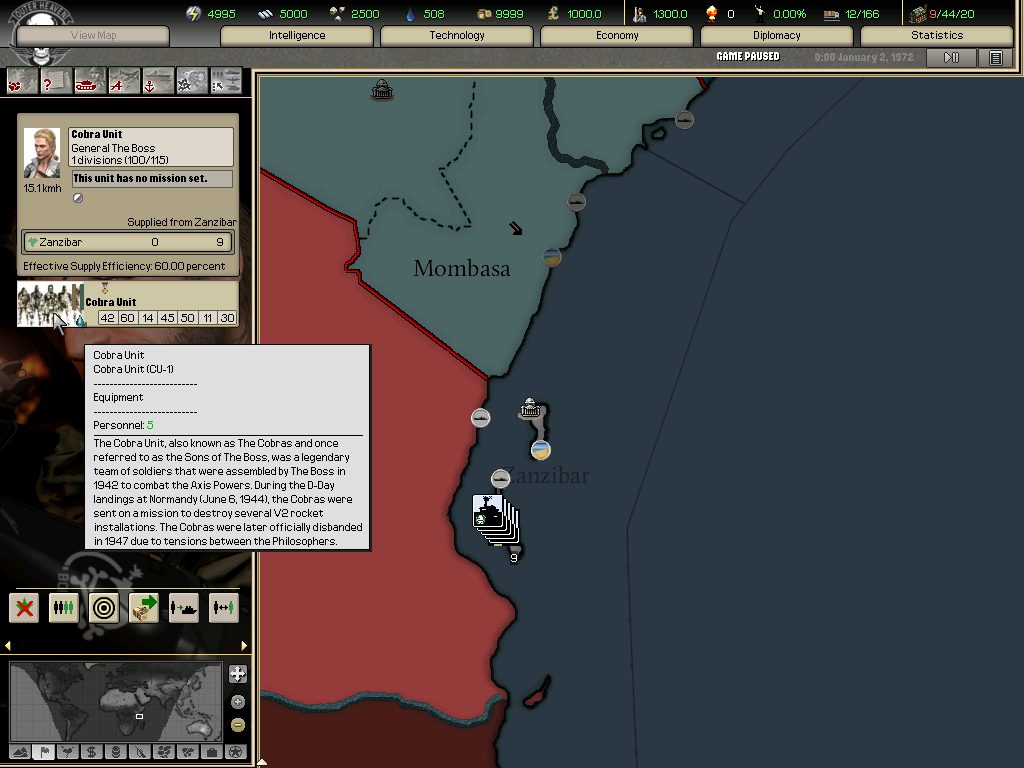Click the red X disband unit button
Image resolution: width=1024 pixels, height=768 pixels.
click(x=25, y=607)
